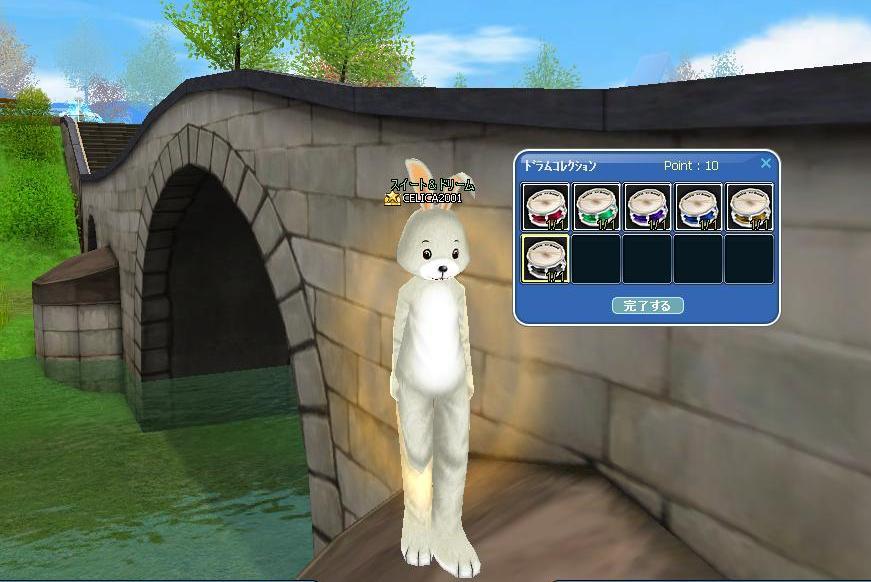871x582 pixels.
Task: Choose the green drum slot
Action: 597,207
